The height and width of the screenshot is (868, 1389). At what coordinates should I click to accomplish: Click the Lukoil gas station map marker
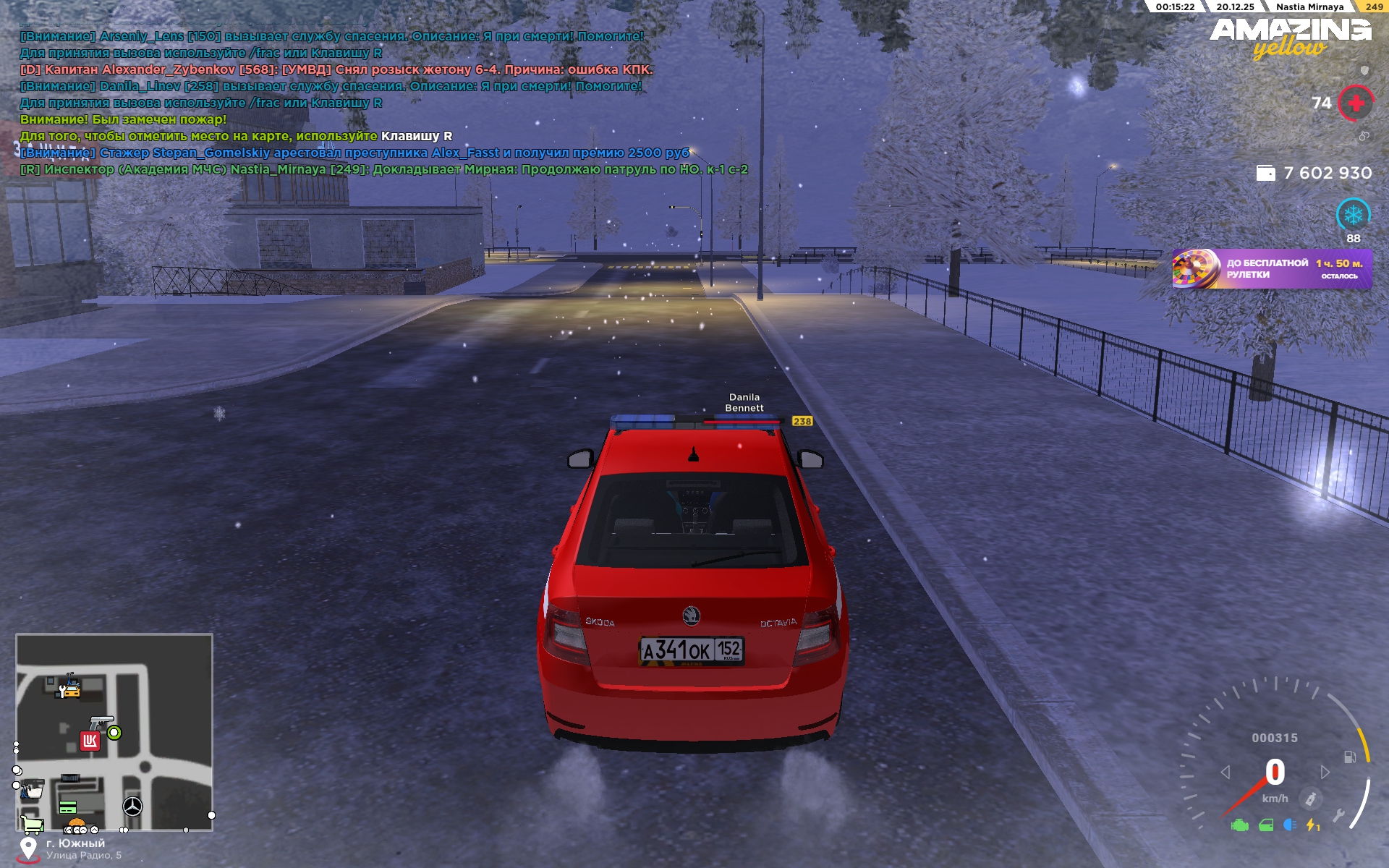coord(90,741)
